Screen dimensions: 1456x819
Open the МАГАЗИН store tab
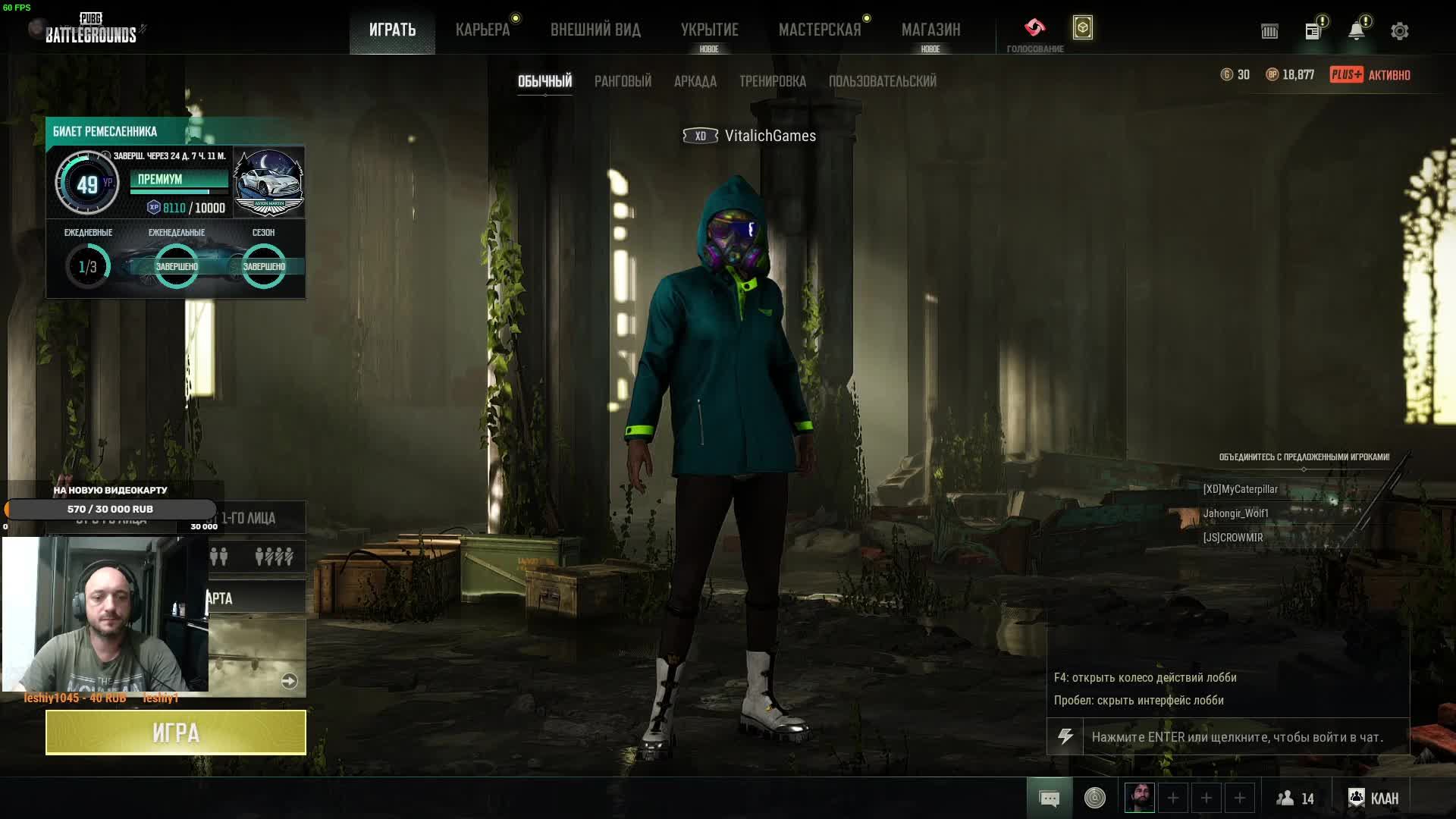[930, 30]
